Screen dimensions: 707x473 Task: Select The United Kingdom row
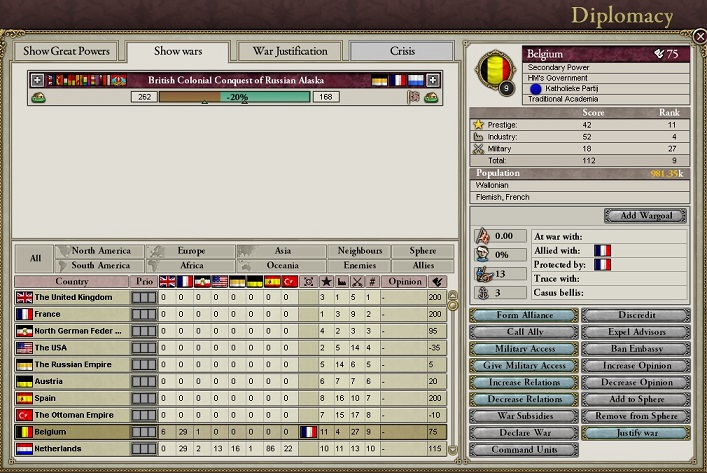tap(72, 298)
